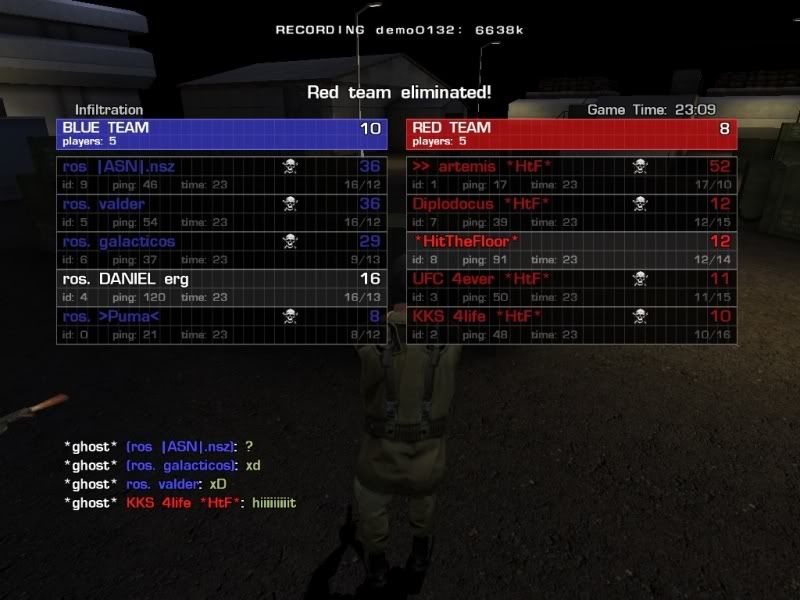This screenshot has height=600, width=800.
Task: Choose ros. valder's scoreboard row
Action: (x=222, y=212)
